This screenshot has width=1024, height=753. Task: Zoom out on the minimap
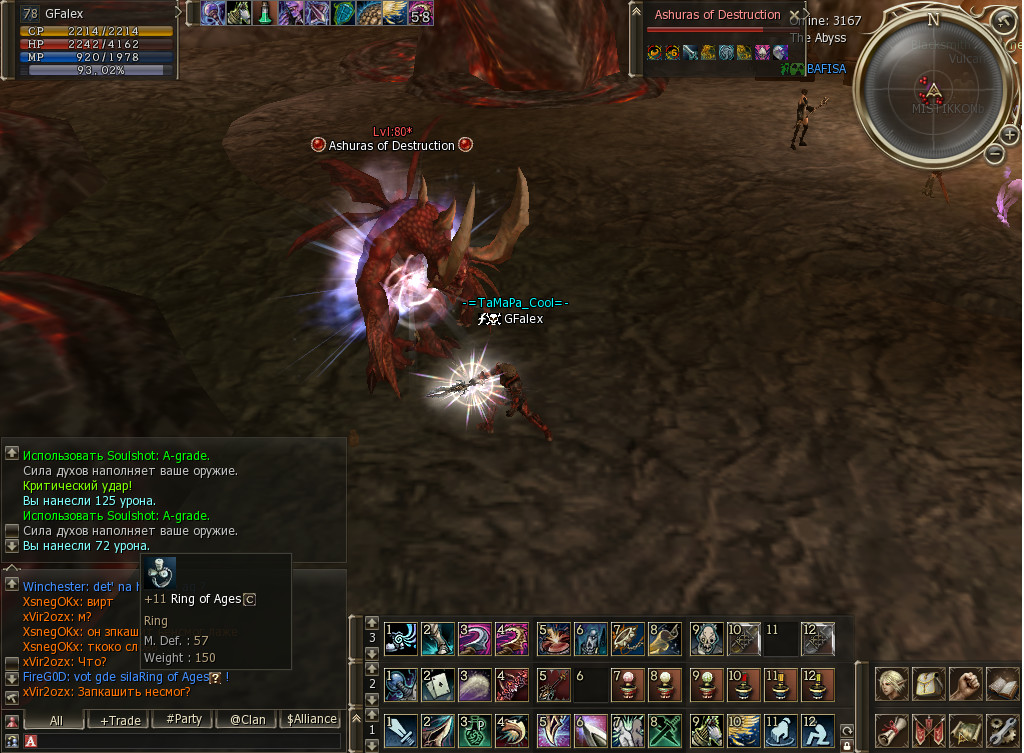(994, 154)
